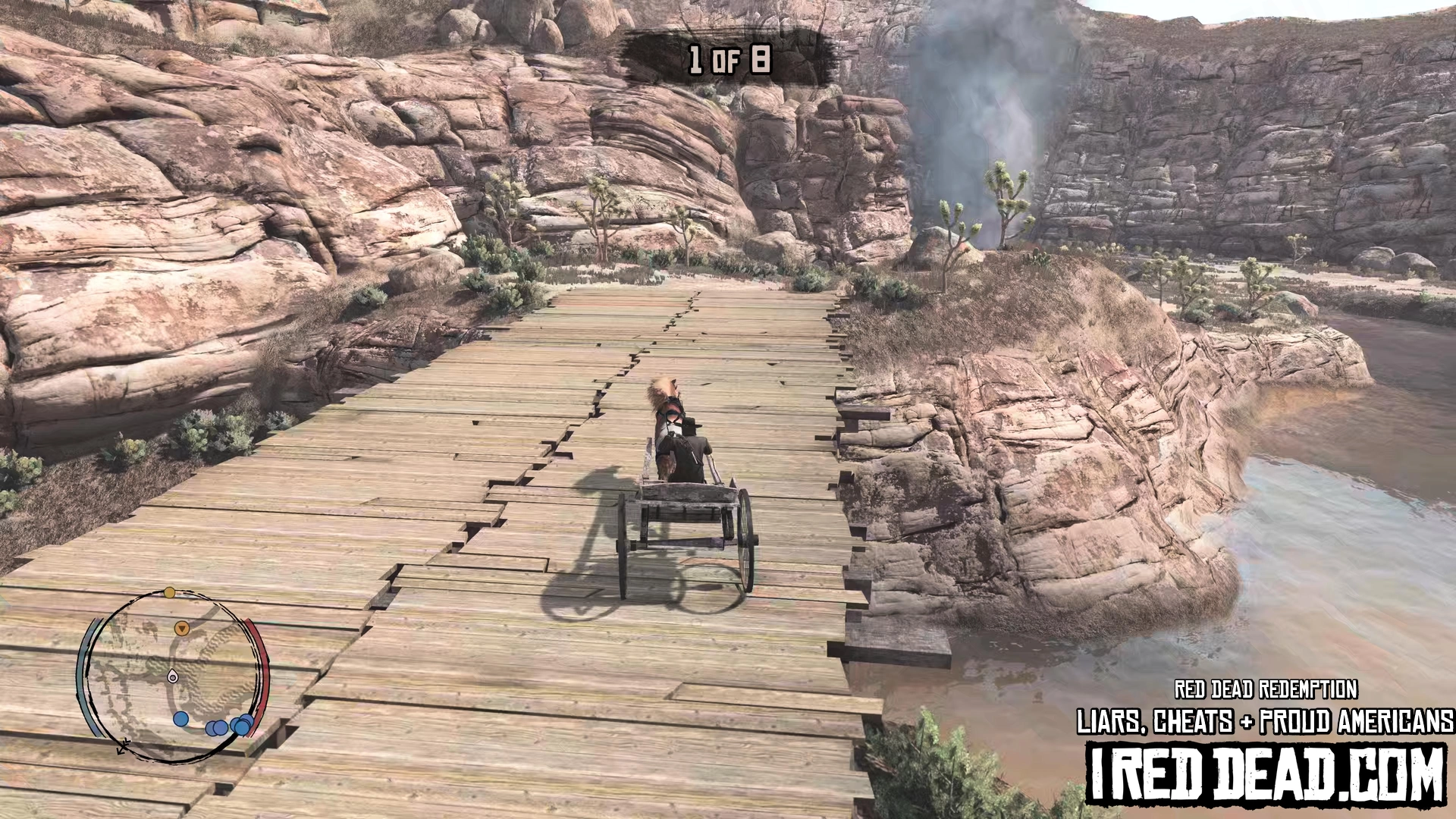Viewport: 1456px width, 819px height.
Task: Select the orange down-arrow checkpoint marker on minimap
Action: tap(181, 628)
